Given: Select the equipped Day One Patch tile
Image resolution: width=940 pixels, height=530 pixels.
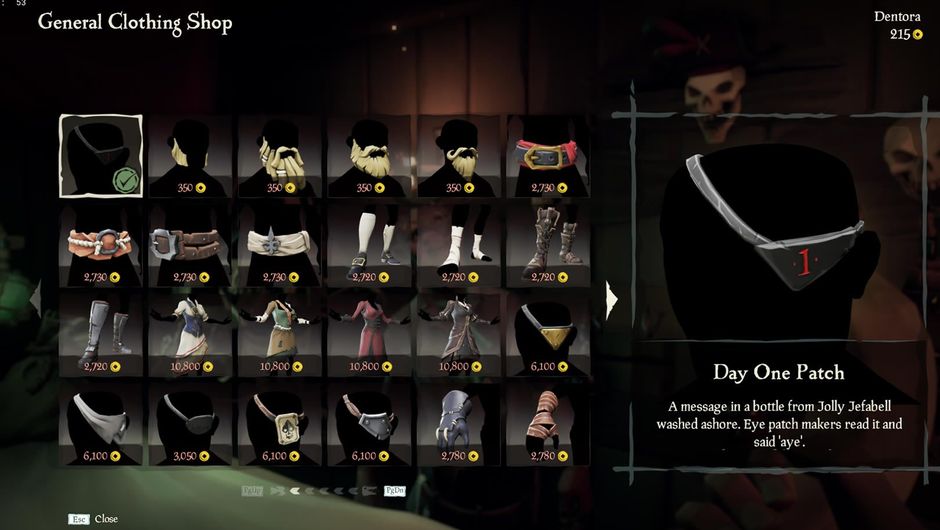Looking at the screenshot, I should click(101, 156).
